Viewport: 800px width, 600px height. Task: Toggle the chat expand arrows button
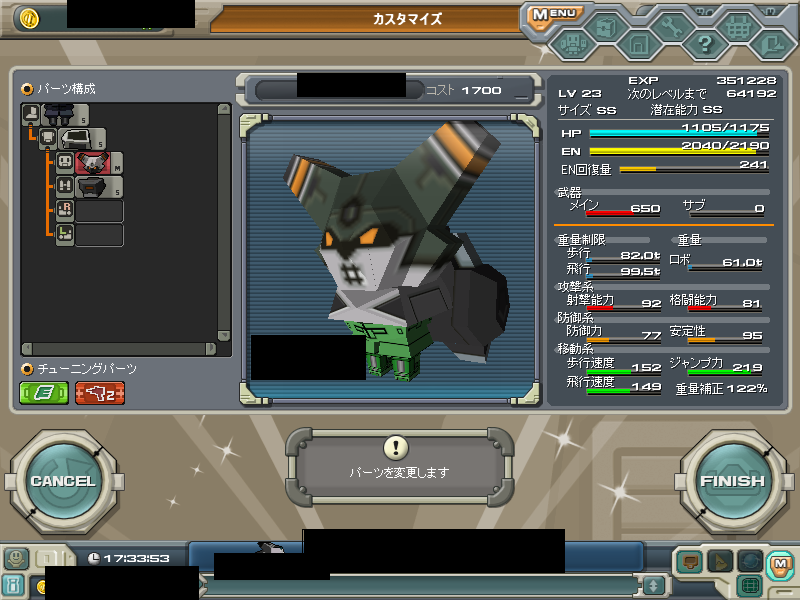tap(653, 585)
